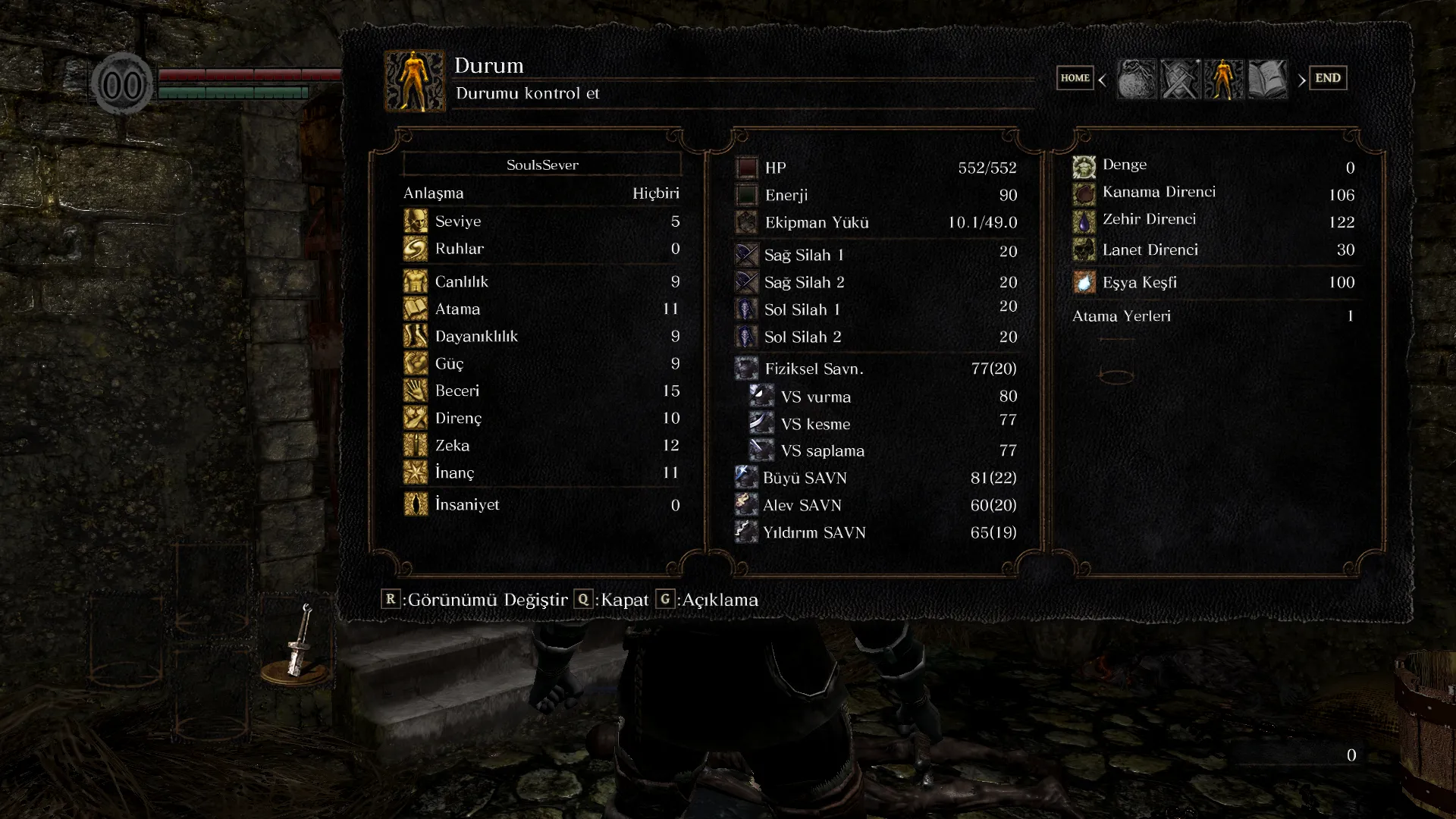Switch to the crossed swords equipment tab

click(1180, 79)
